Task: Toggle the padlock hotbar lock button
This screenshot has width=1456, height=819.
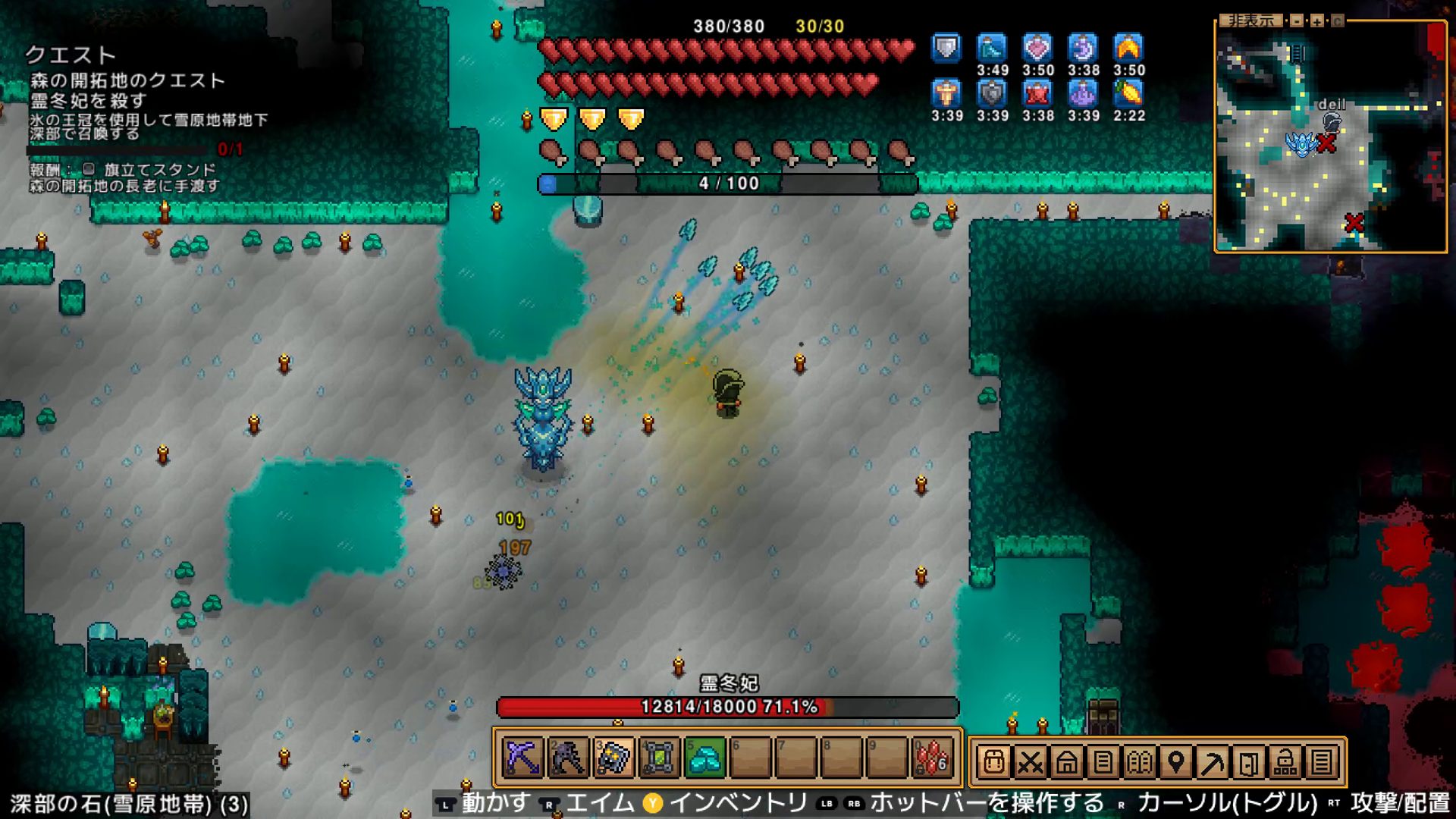Action: click(1285, 761)
